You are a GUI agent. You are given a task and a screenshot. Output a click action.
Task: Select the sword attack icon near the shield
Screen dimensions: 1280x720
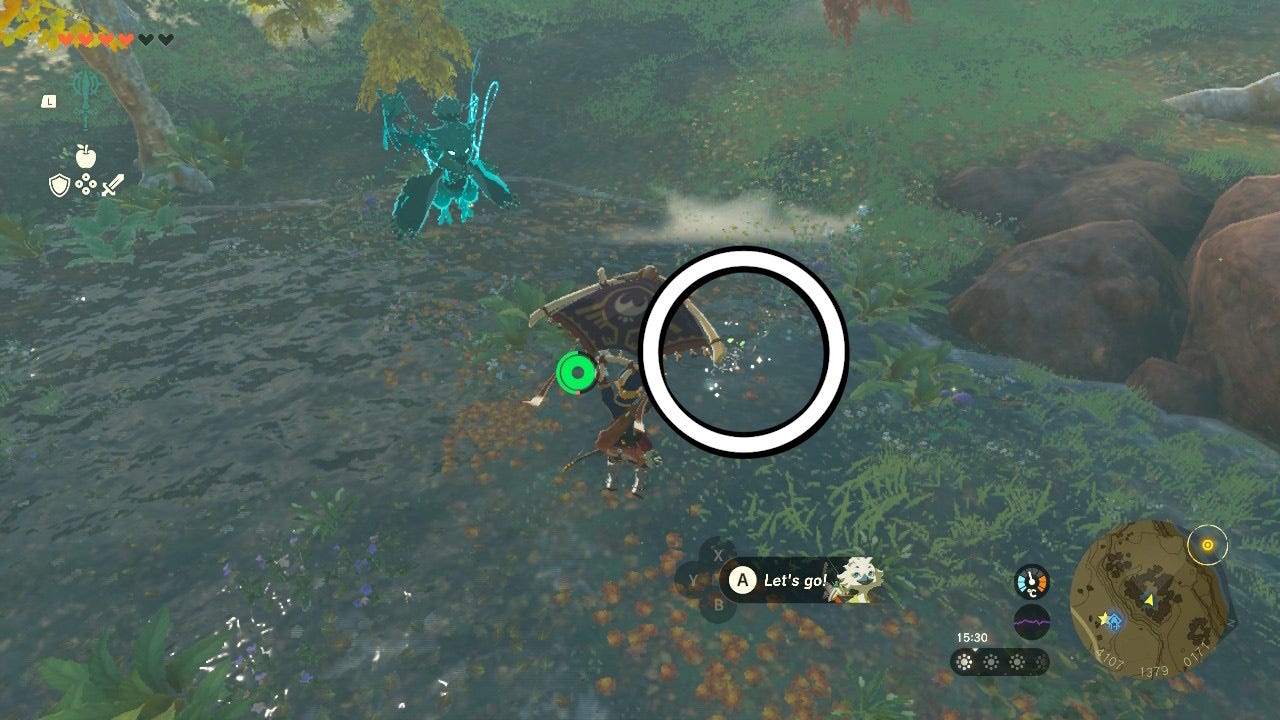point(112,185)
